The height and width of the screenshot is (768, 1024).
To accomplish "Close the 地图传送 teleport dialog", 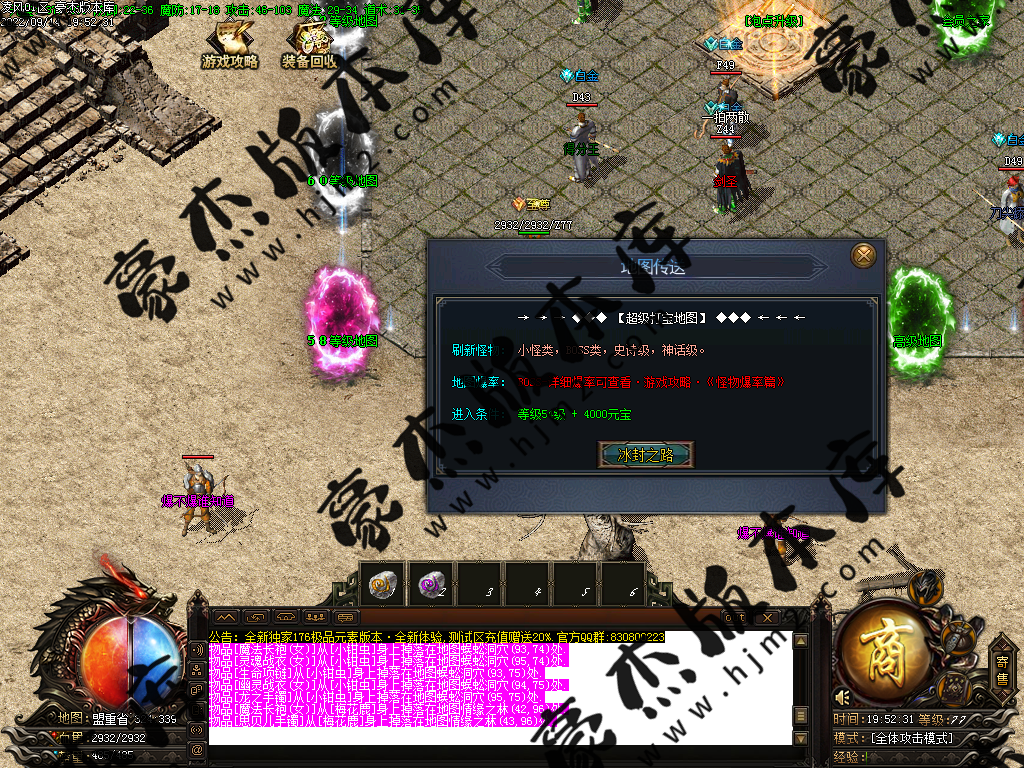I will pos(863,256).
